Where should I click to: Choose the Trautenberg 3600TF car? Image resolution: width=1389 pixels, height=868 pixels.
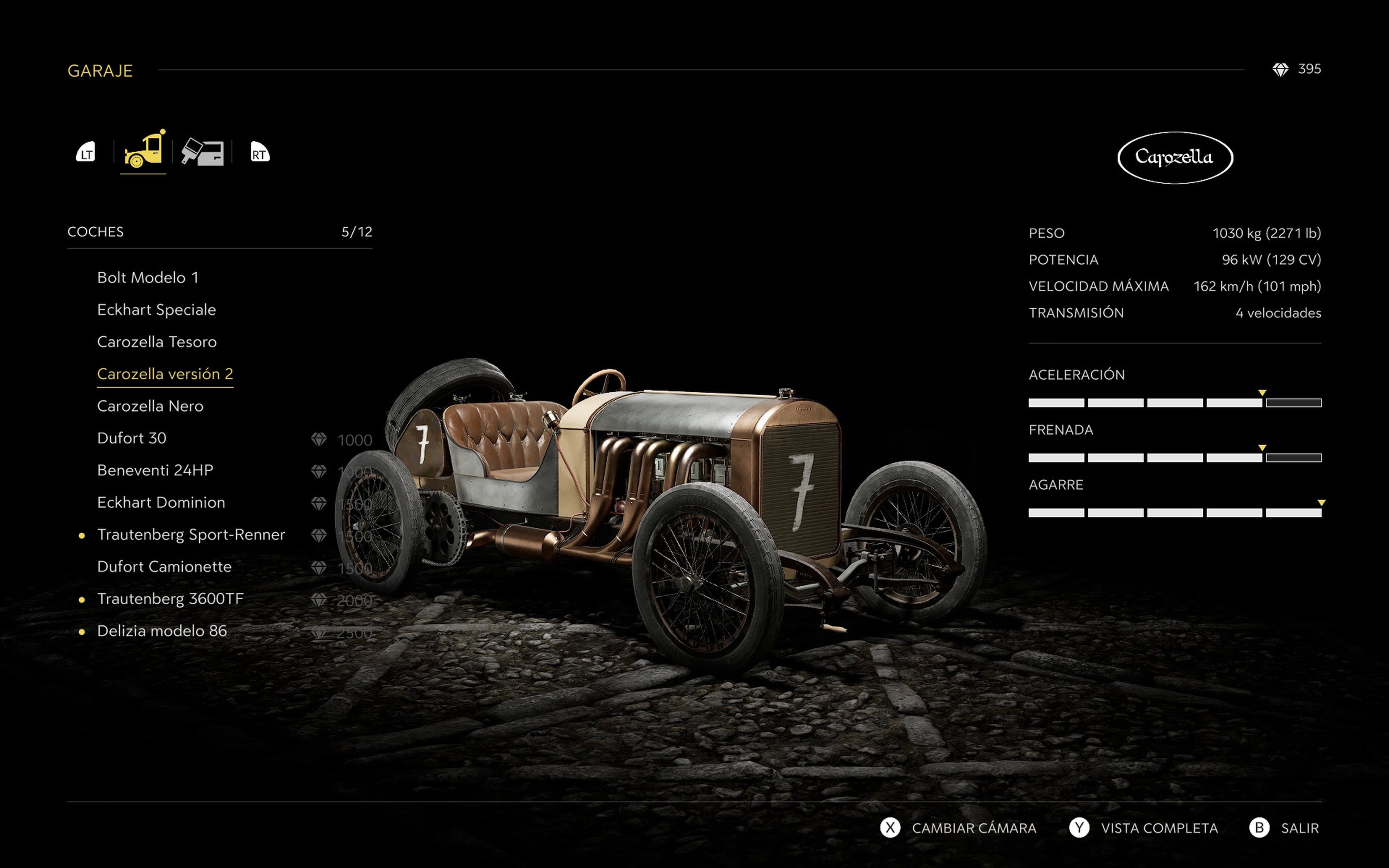point(170,599)
